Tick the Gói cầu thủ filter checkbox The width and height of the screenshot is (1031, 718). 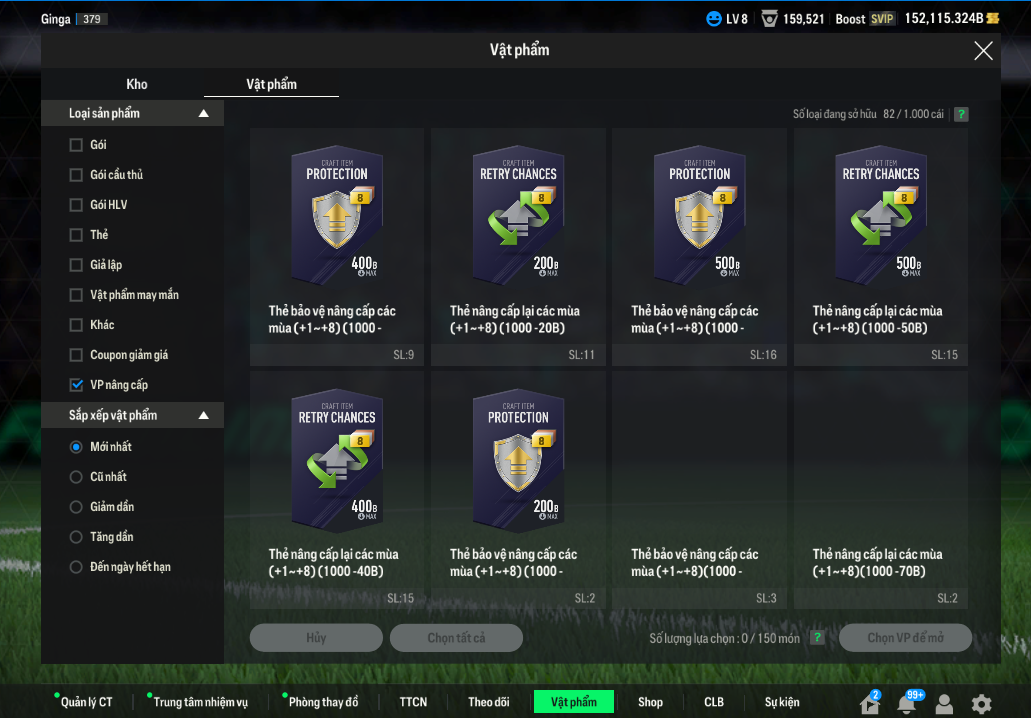click(x=76, y=175)
